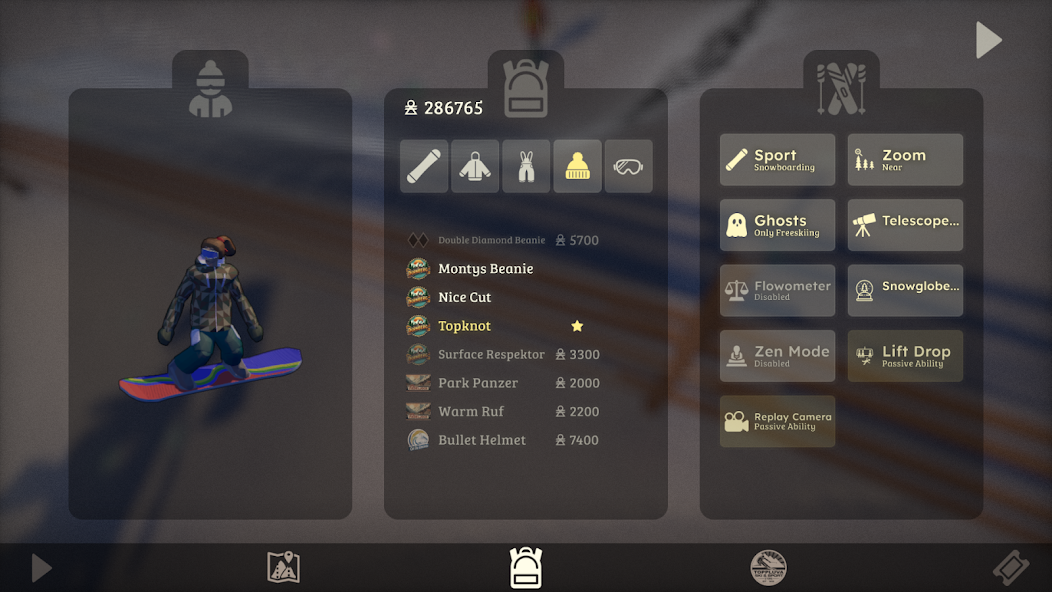Pick the Park Panzer item
The image size is (1052, 592).
tap(478, 383)
